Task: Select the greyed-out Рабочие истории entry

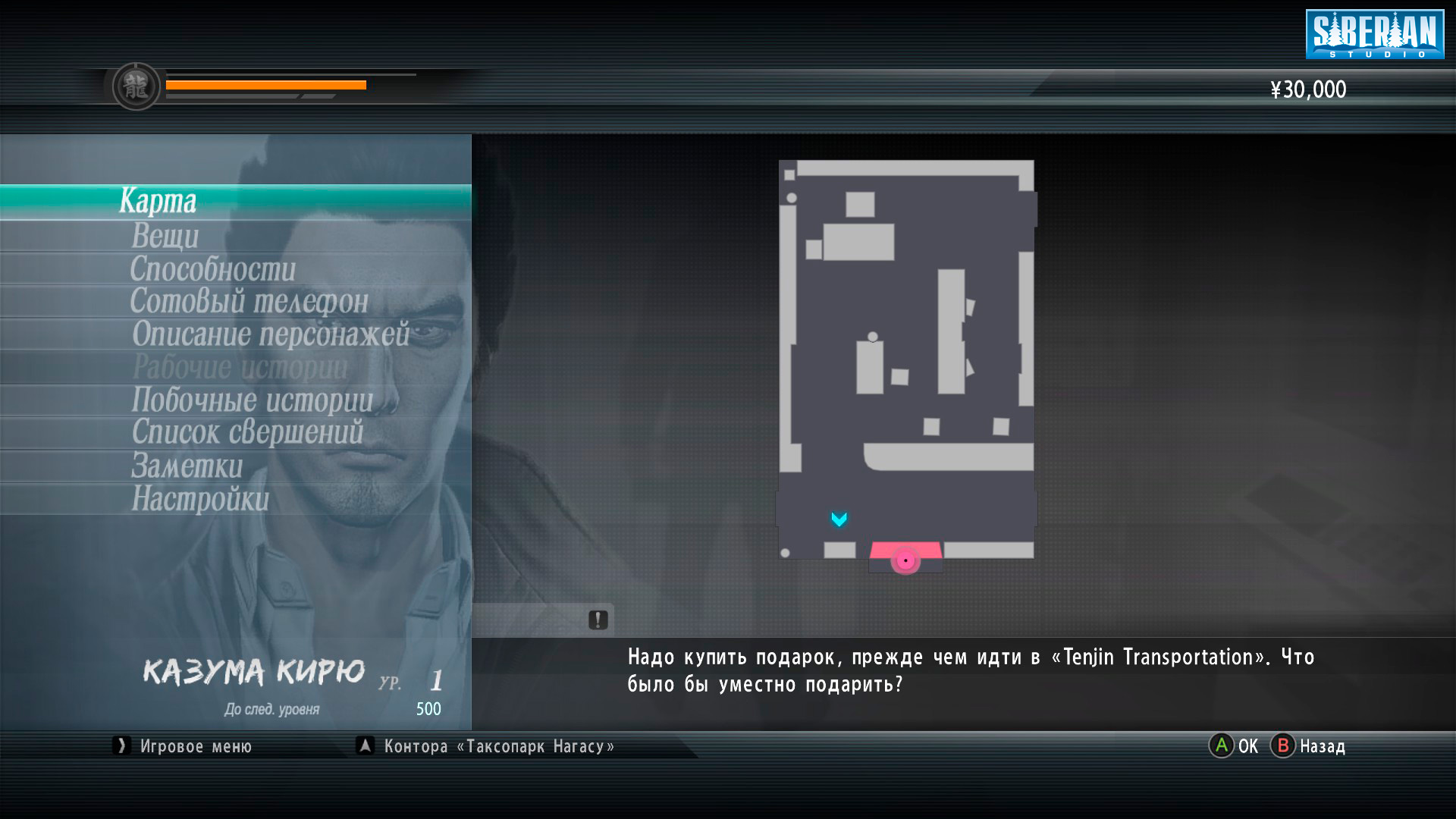Action: (240, 368)
